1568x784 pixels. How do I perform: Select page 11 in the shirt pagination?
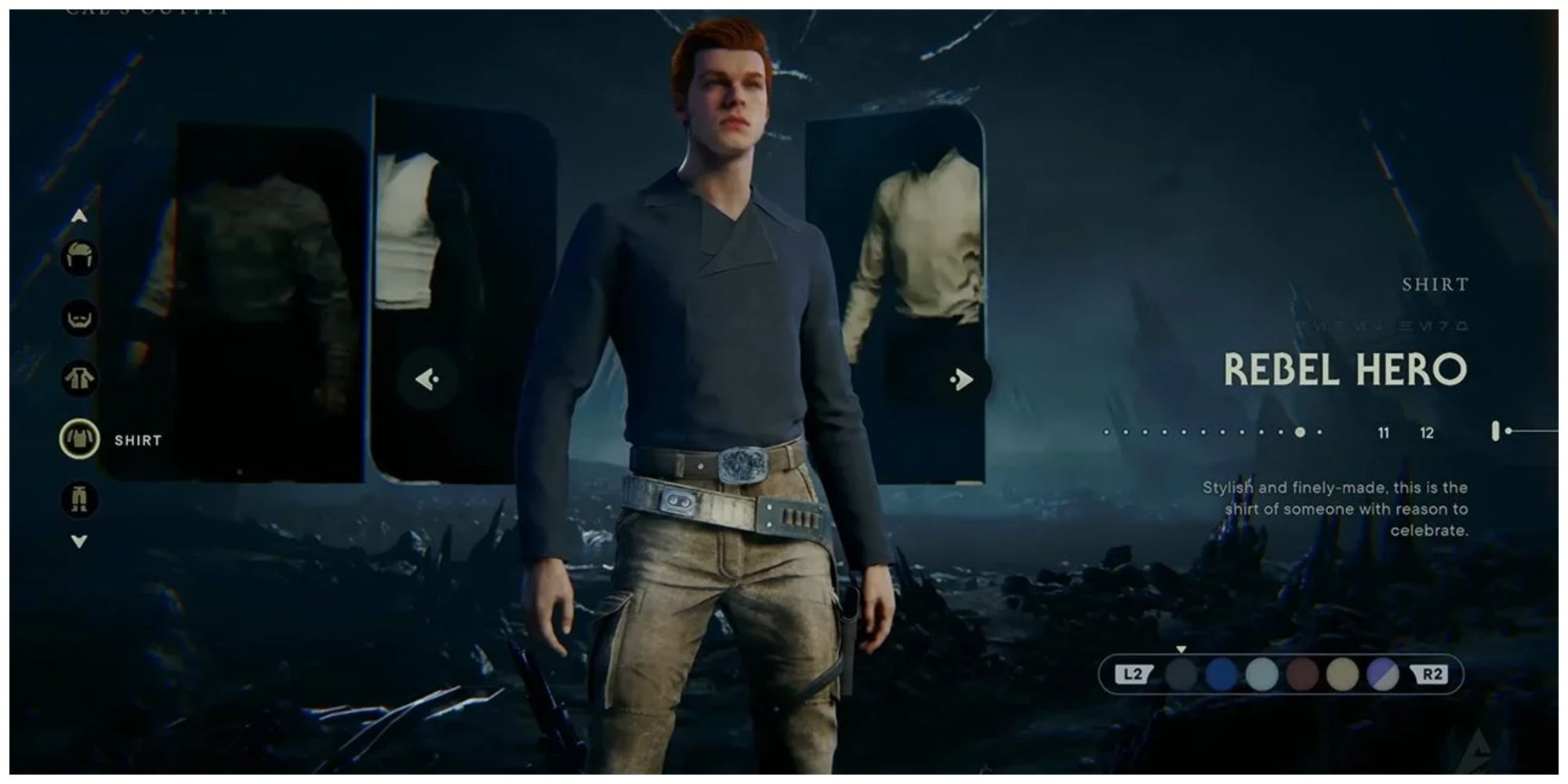[1385, 433]
